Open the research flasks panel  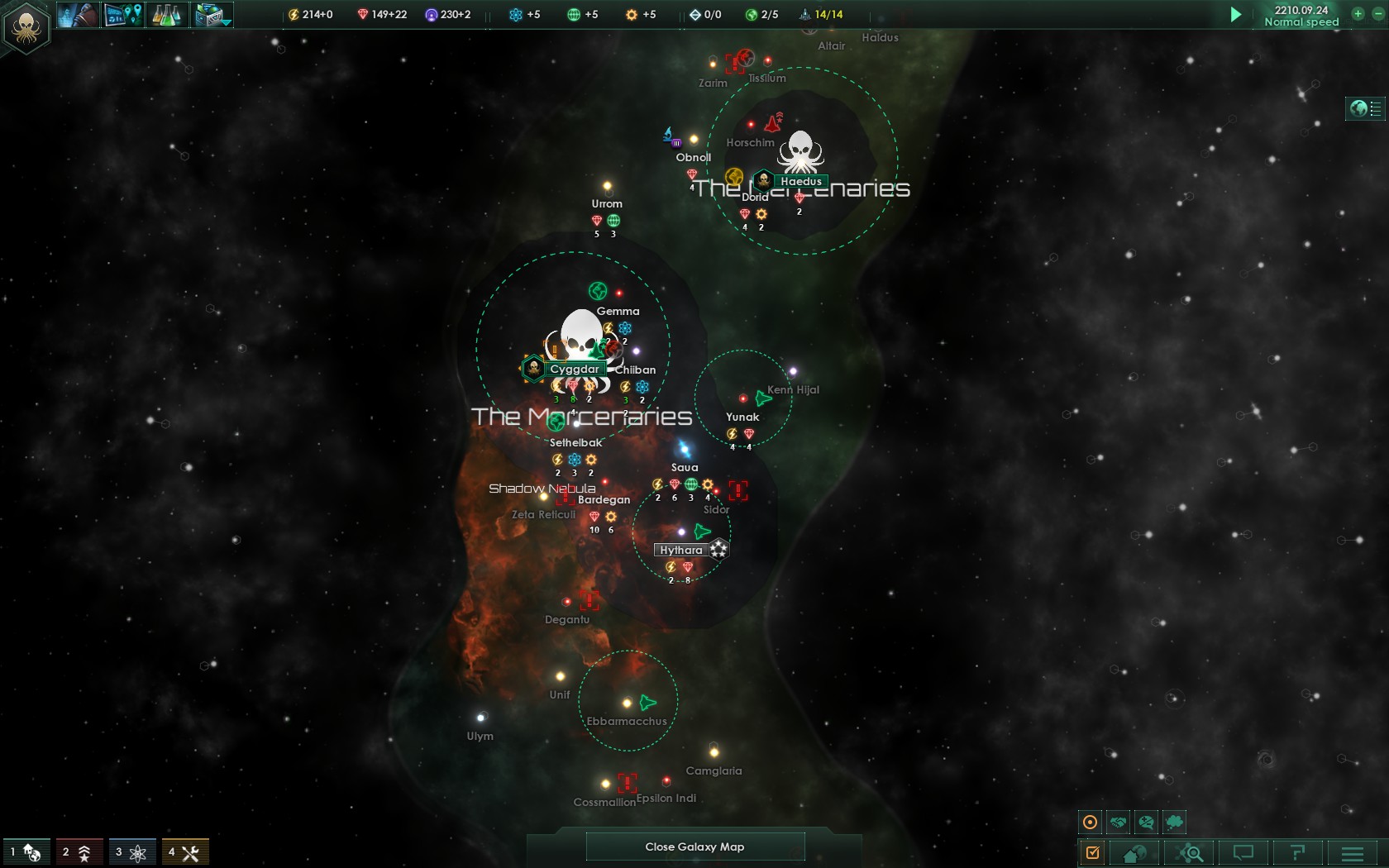click(167, 14)
